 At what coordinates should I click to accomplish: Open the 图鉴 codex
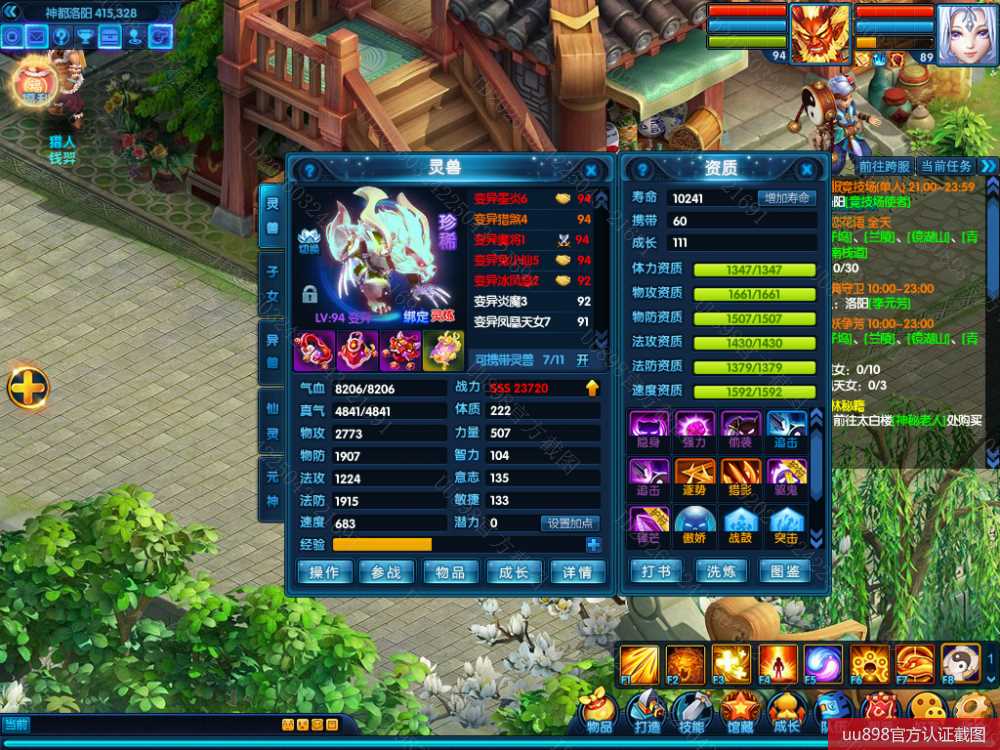click(x=785, y=571)
